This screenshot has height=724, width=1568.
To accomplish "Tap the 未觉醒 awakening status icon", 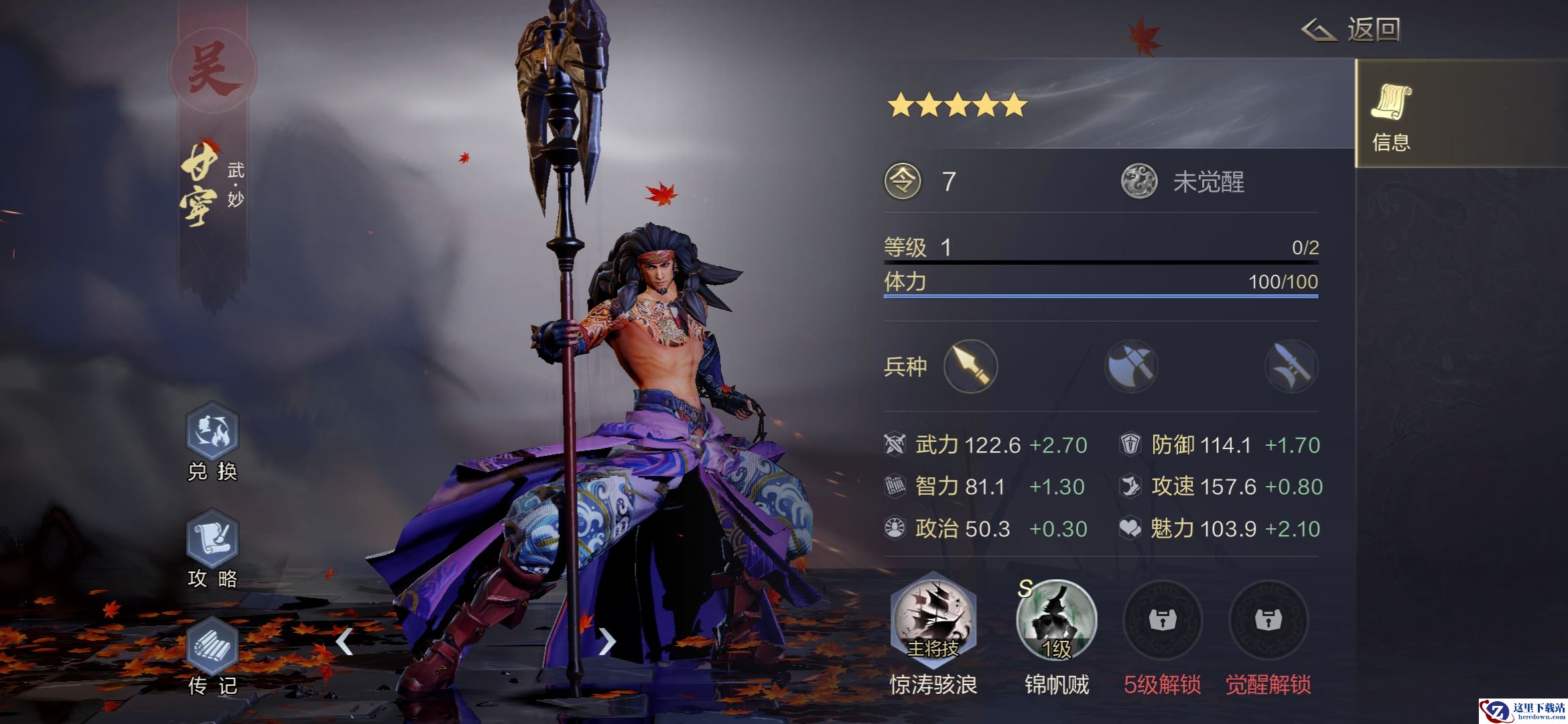I will [x=1139, y=182].
